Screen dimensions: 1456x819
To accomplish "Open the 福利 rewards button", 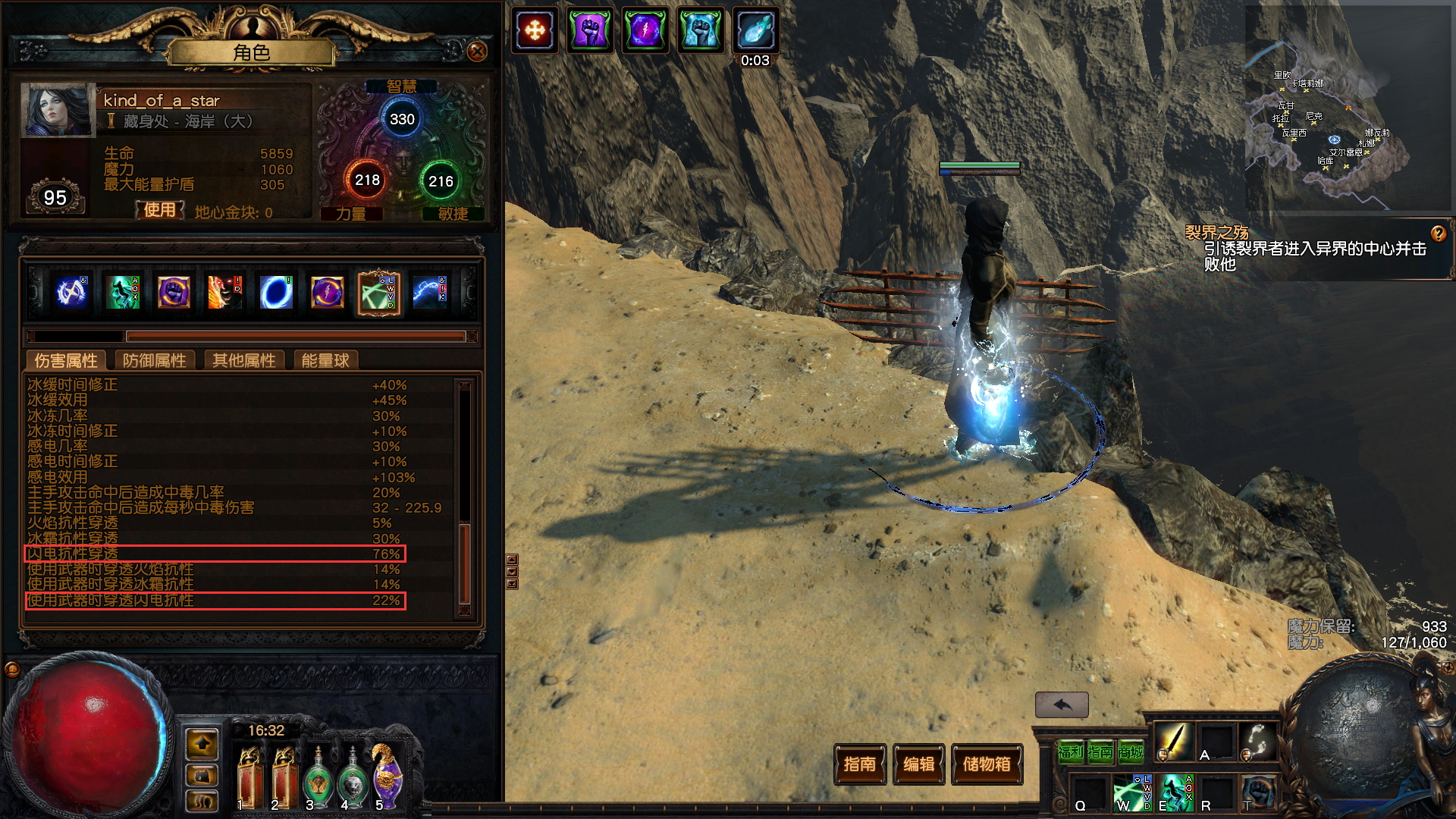I will (1070, 752).
